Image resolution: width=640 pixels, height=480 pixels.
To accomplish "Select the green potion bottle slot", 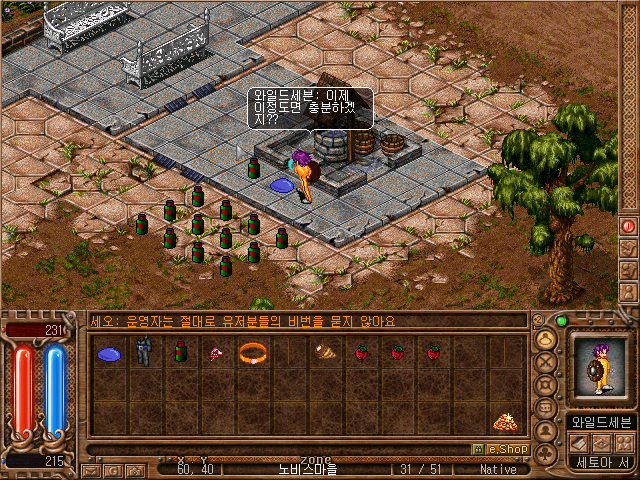I will point(180,352).
